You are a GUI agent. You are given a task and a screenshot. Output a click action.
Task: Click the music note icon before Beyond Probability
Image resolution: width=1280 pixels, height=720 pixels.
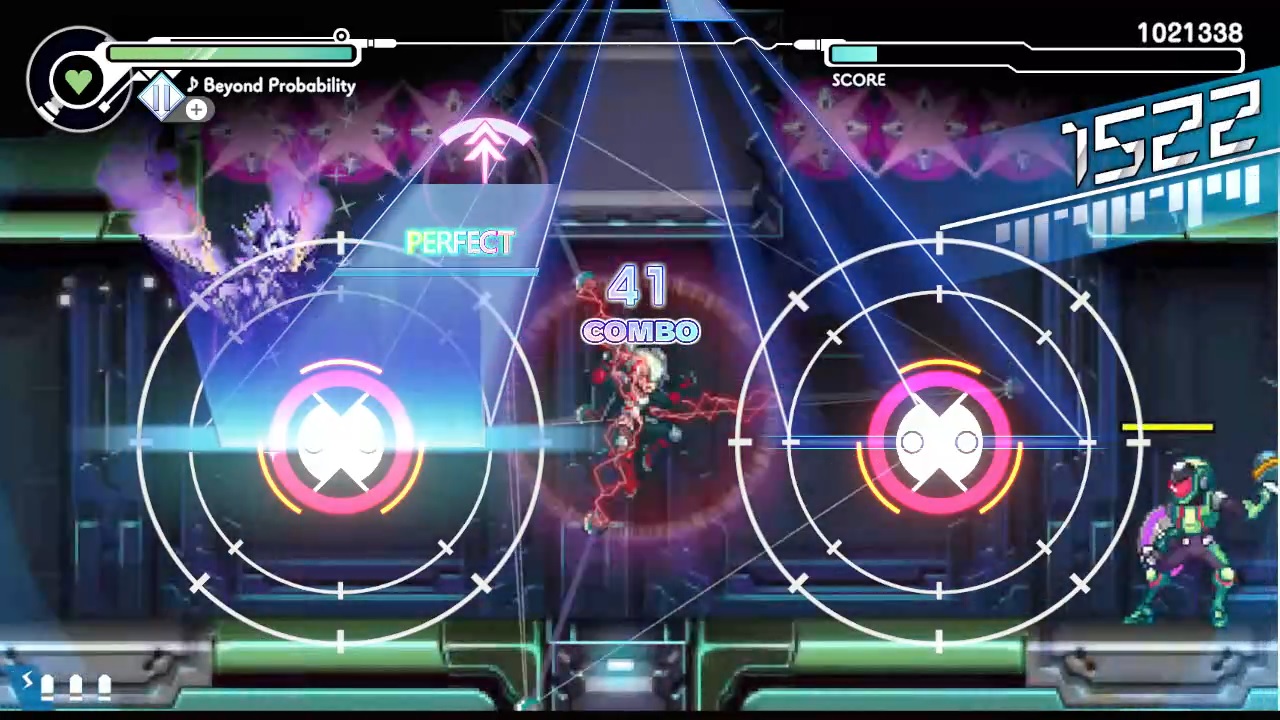click(194, 85)
